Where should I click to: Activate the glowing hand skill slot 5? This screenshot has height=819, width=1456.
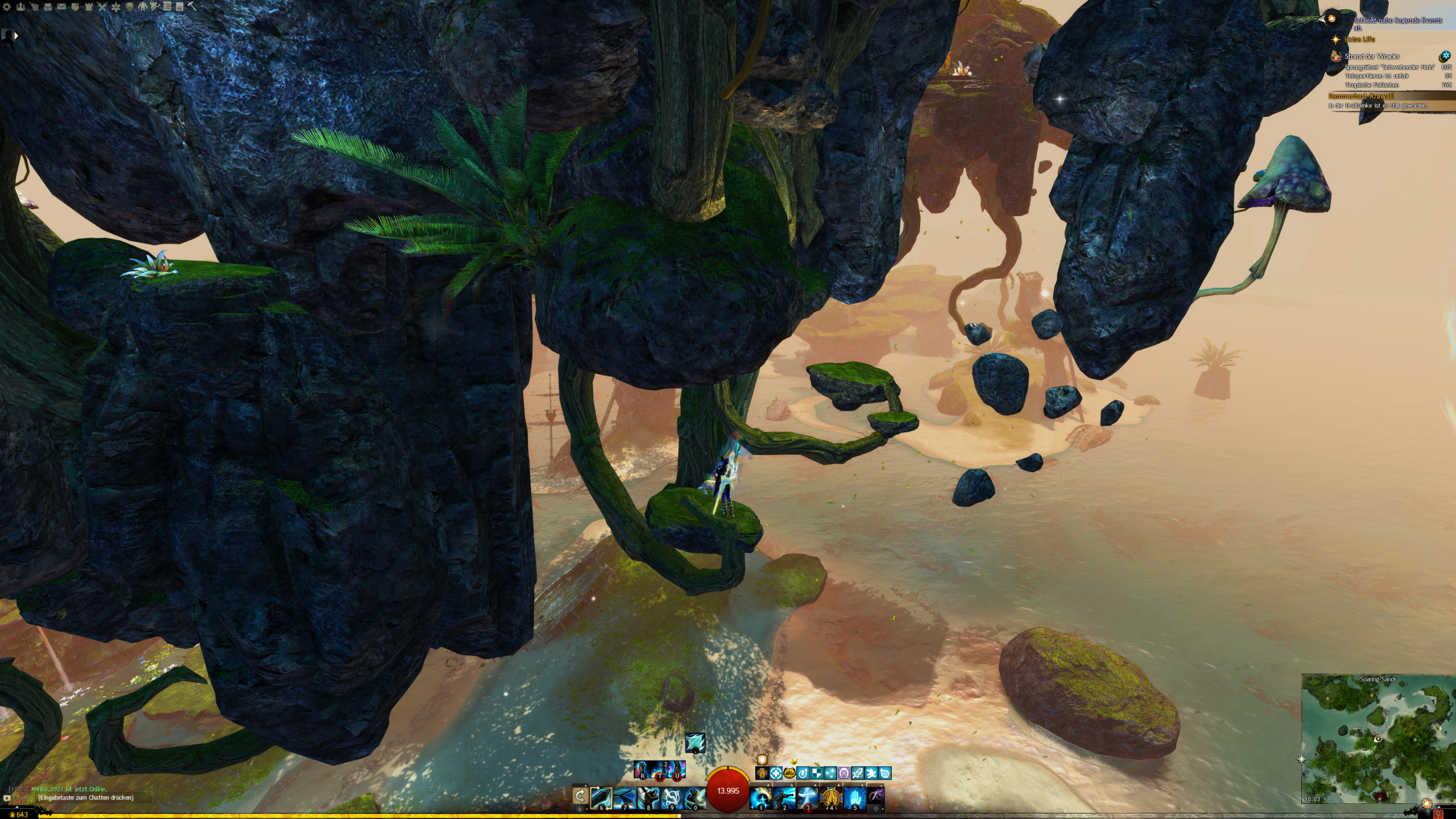click(x=854, y=797)
